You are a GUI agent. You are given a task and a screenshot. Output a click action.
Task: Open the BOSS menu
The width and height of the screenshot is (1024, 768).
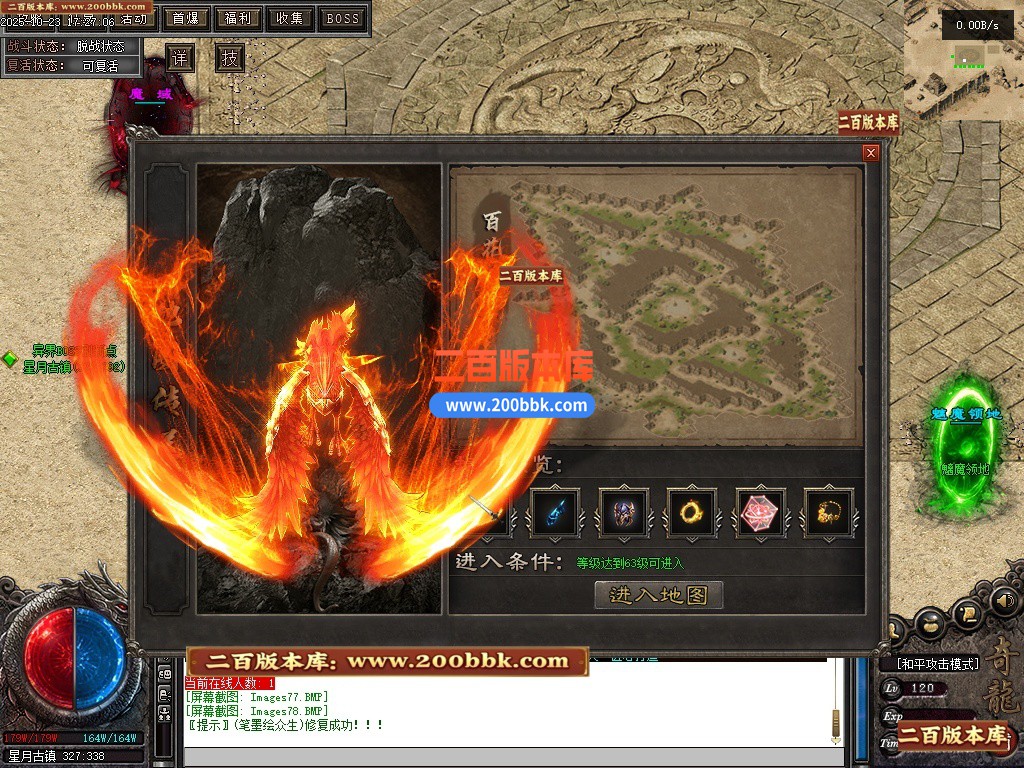343,18
